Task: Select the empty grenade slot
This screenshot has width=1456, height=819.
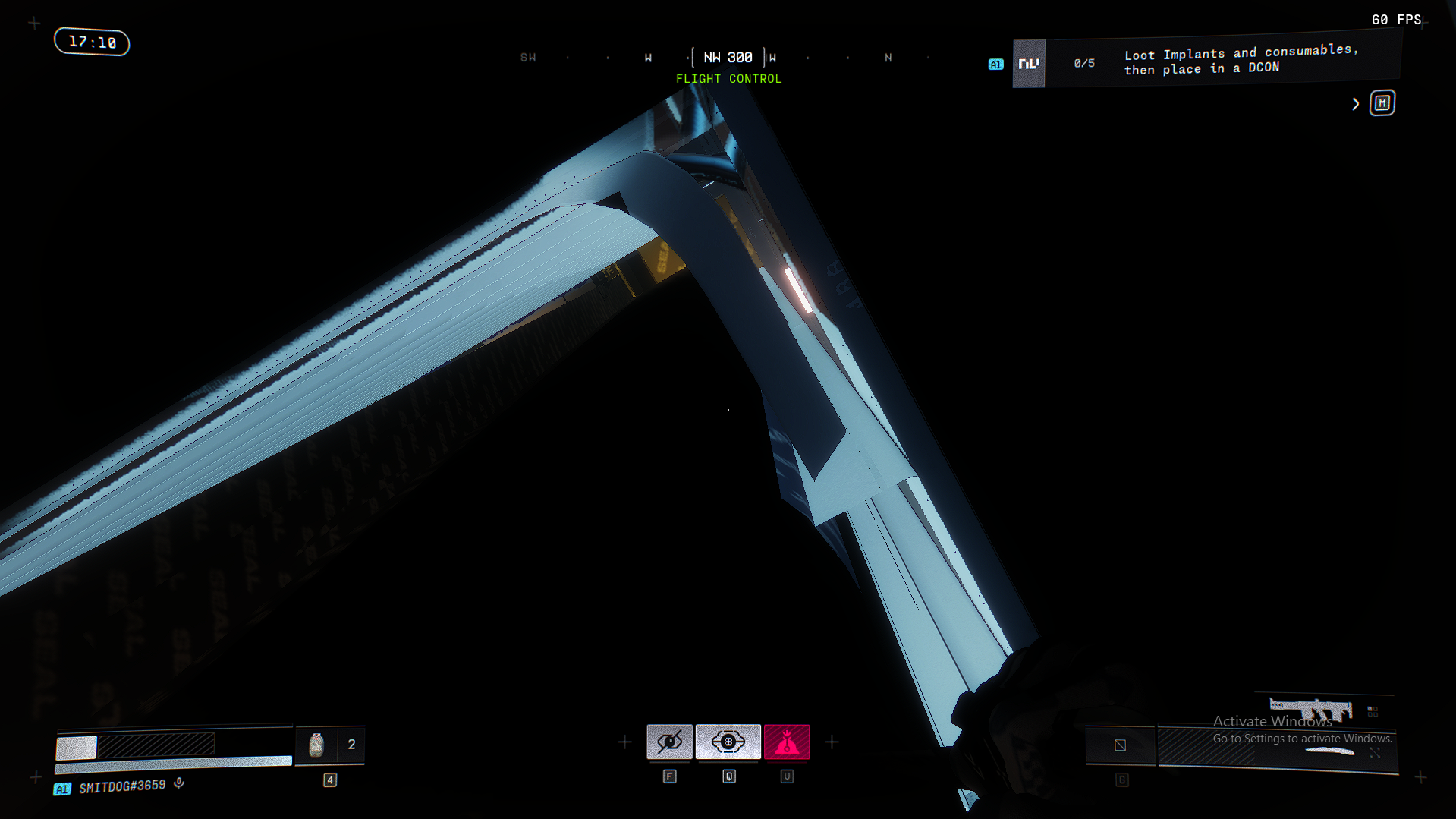Action: (1120, 745)
